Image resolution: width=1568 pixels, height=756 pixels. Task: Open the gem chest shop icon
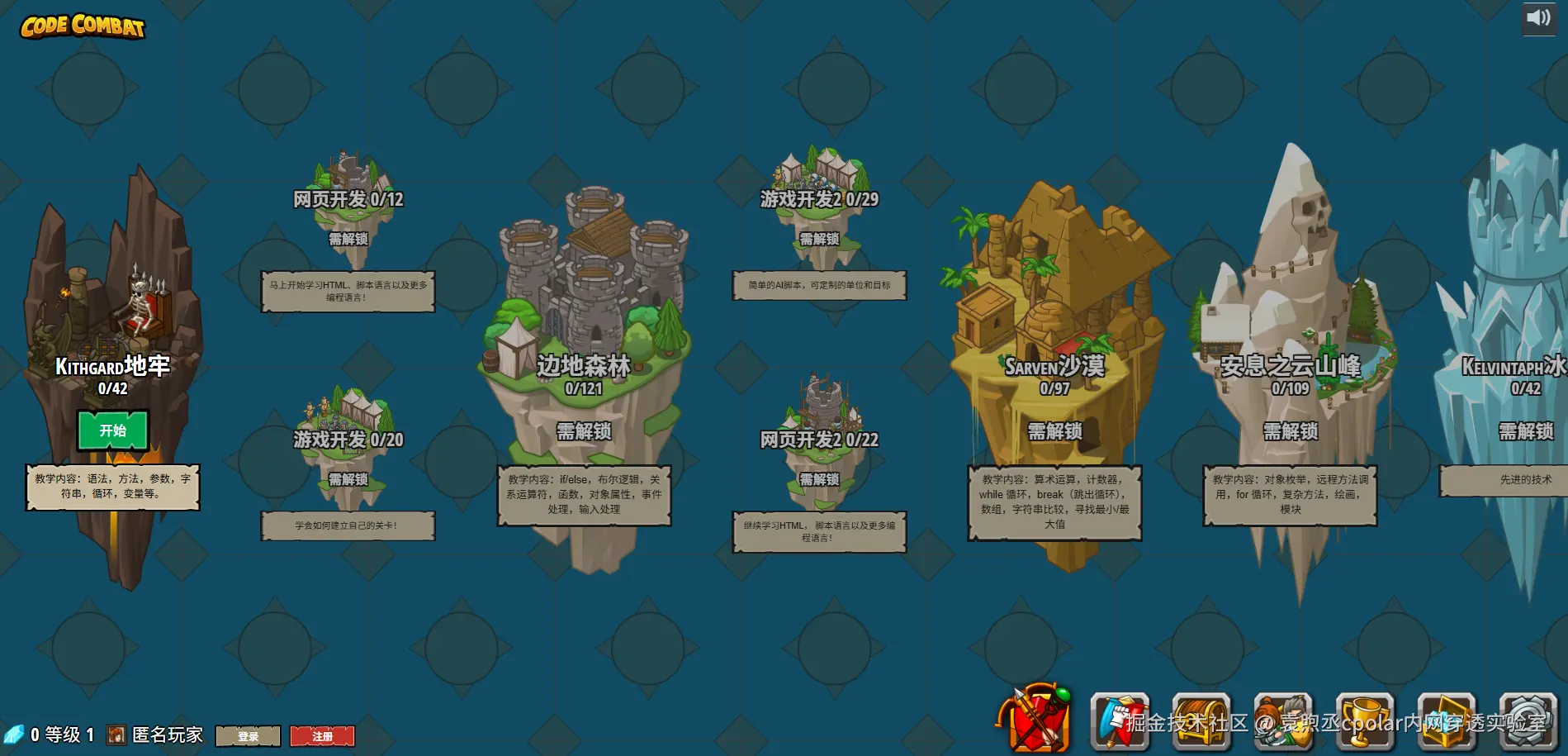pos(1447,722)
